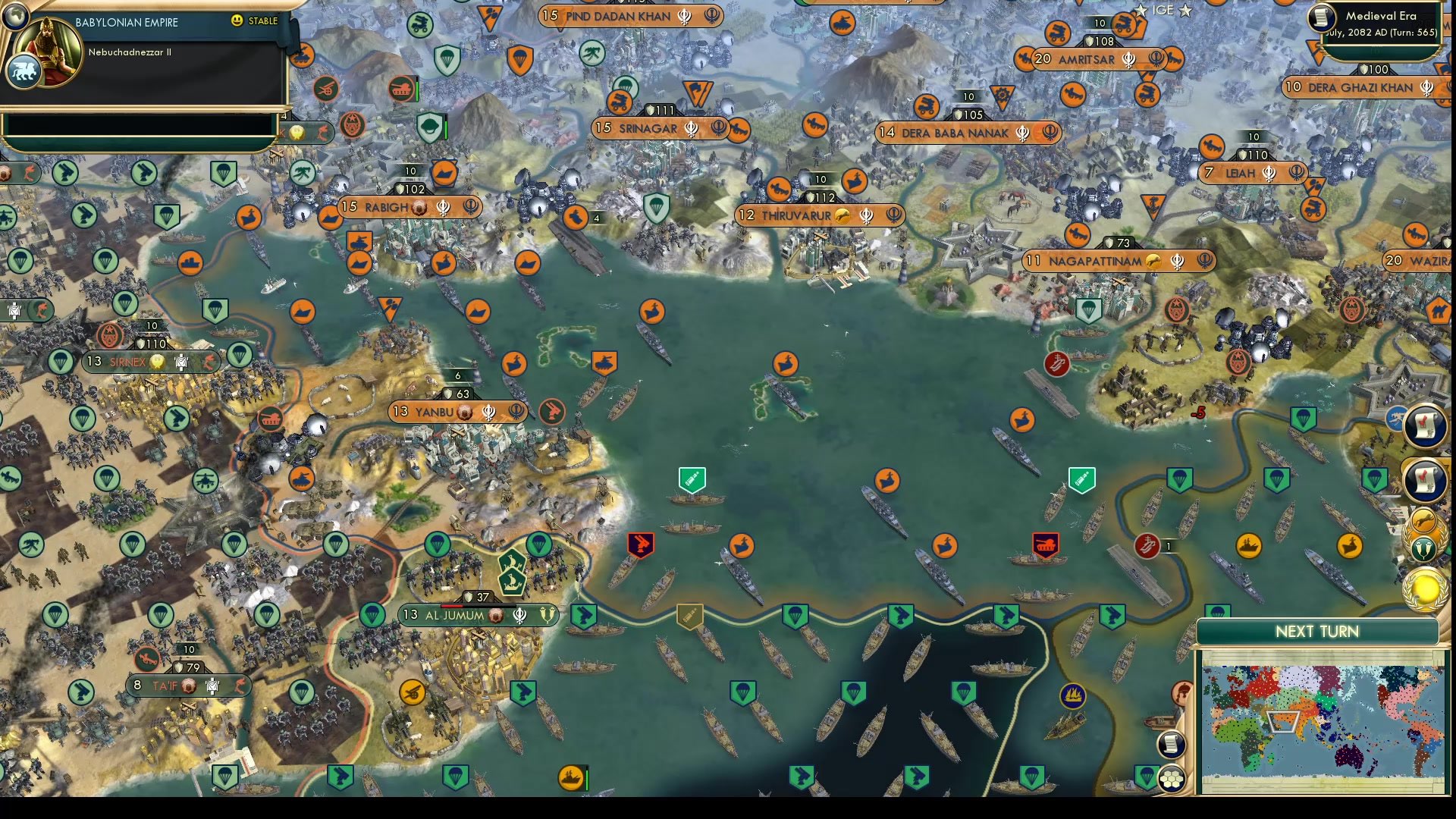The height and width of the screenshot is (819, 1456).
Task: Open the Babylonian Empire title banner
Action: click(x=126, y=22)
